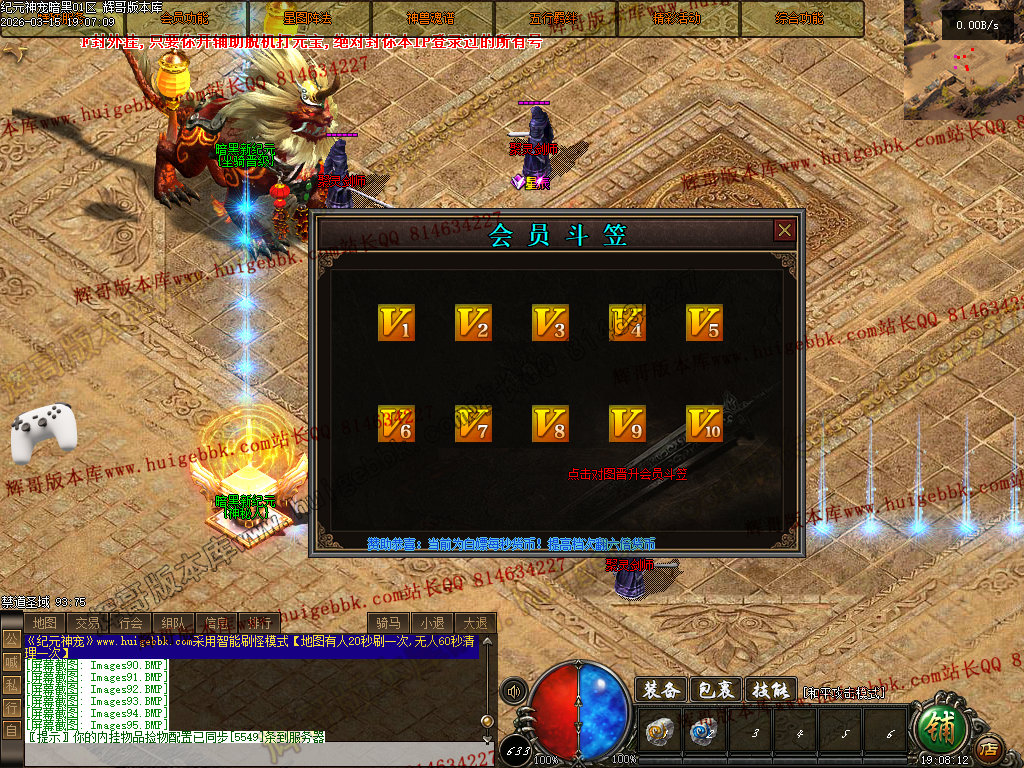Select the V1 member rank icon
Screen dimensions: 1024x768
[x=396, y=323]
